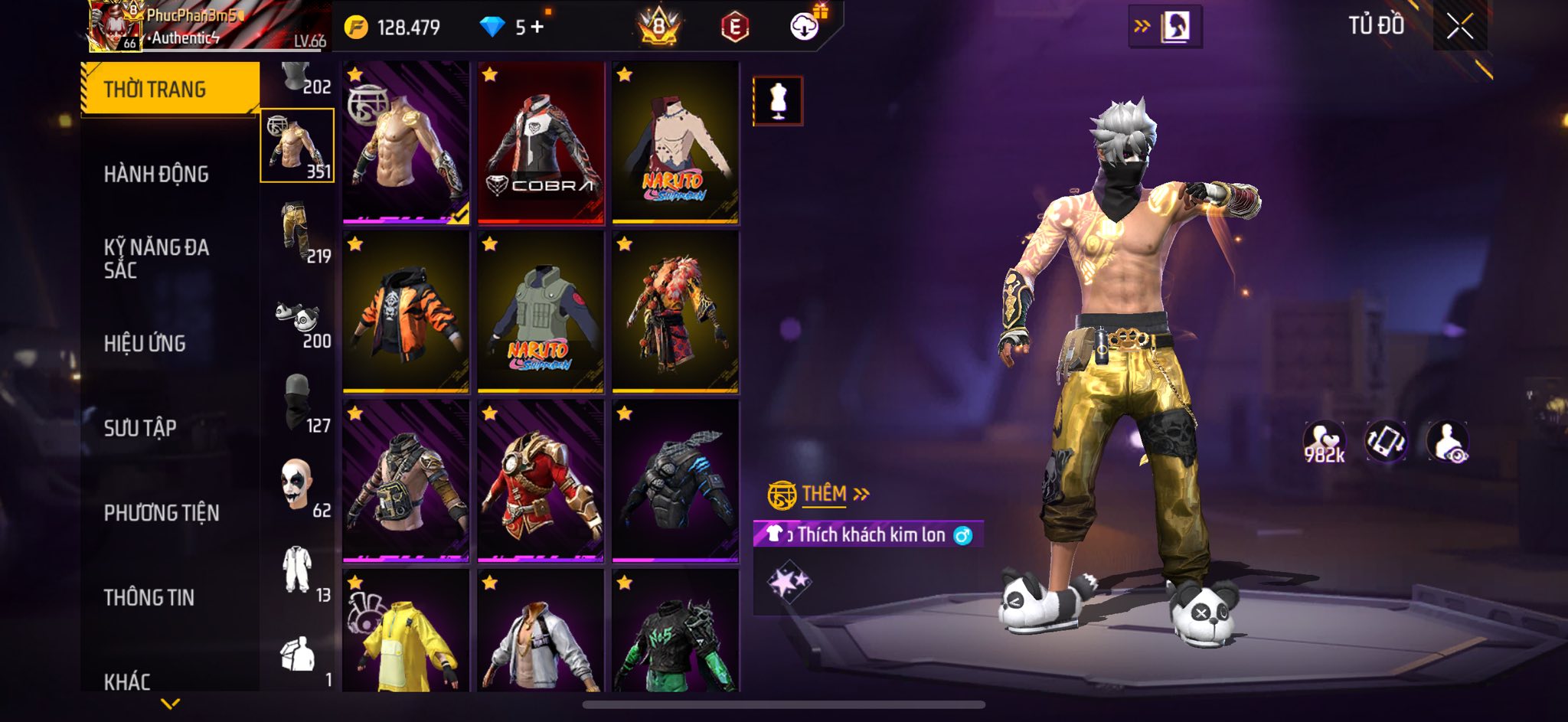
Task: Open the Sưu Tập tab
Action: coord(140,428)
